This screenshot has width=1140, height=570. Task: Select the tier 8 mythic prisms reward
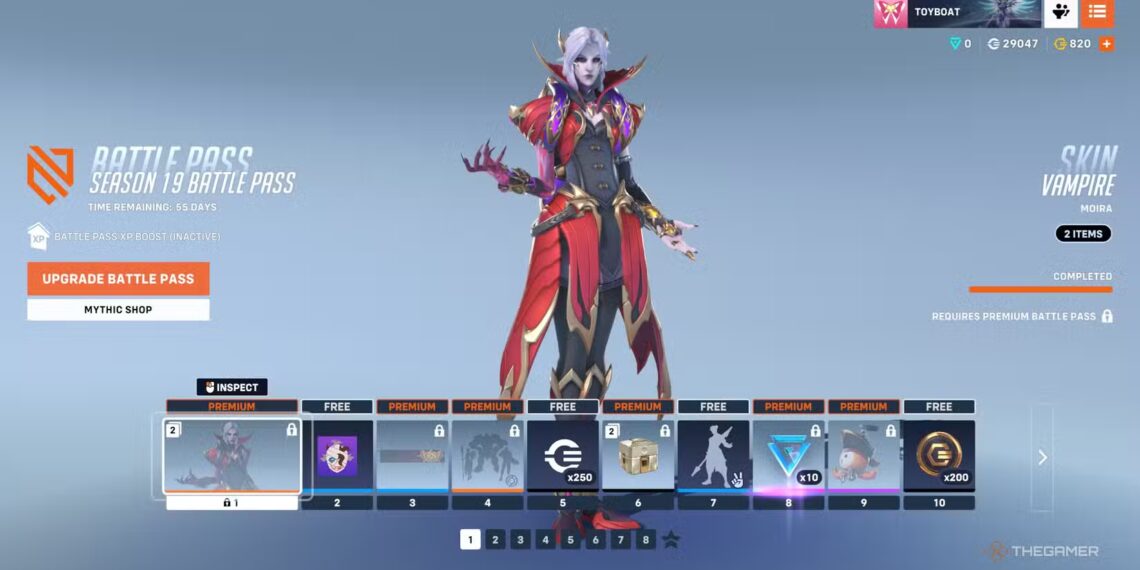(788, 456)
